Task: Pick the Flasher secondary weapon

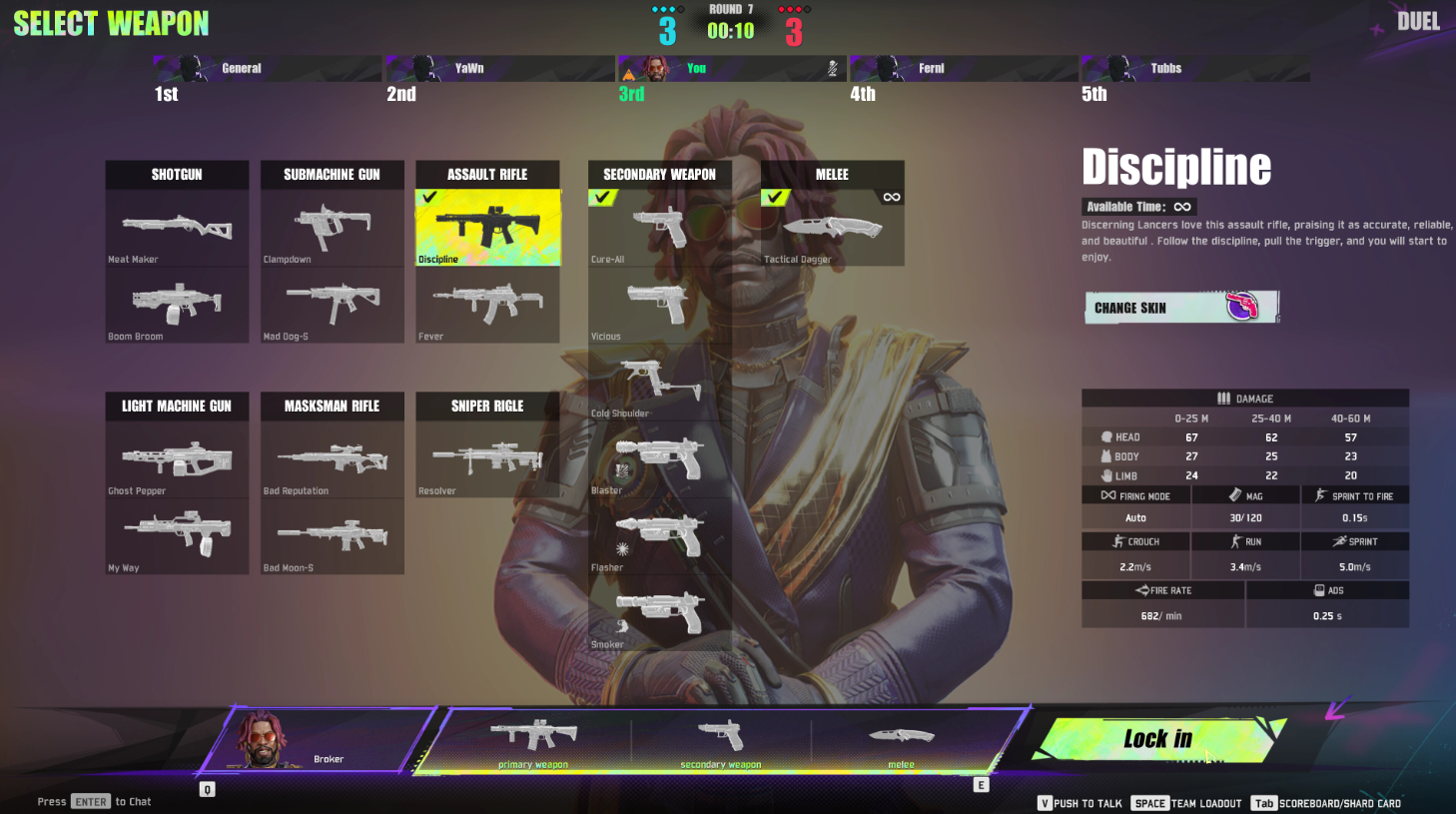Action: coord(659,535)
